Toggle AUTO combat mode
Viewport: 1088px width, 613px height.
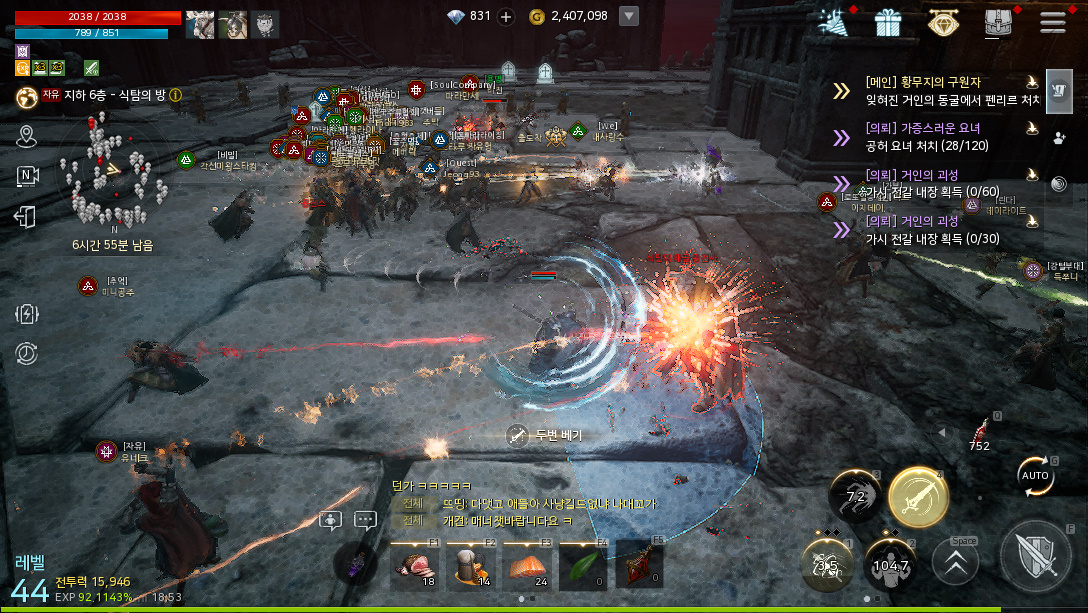[x=1035, y=475]
